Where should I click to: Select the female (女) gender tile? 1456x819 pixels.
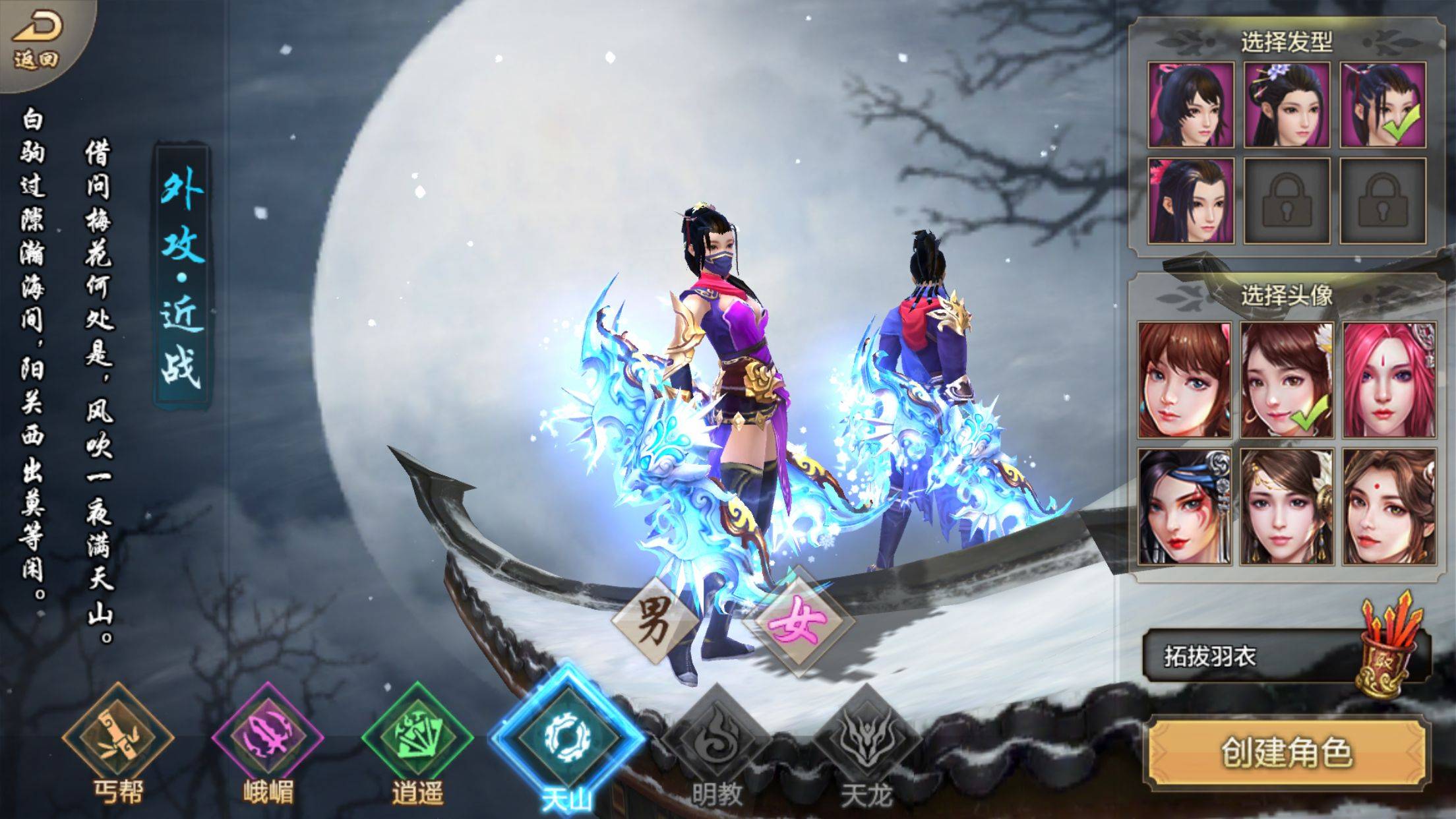pyautogui.click(x=799, y=620)
